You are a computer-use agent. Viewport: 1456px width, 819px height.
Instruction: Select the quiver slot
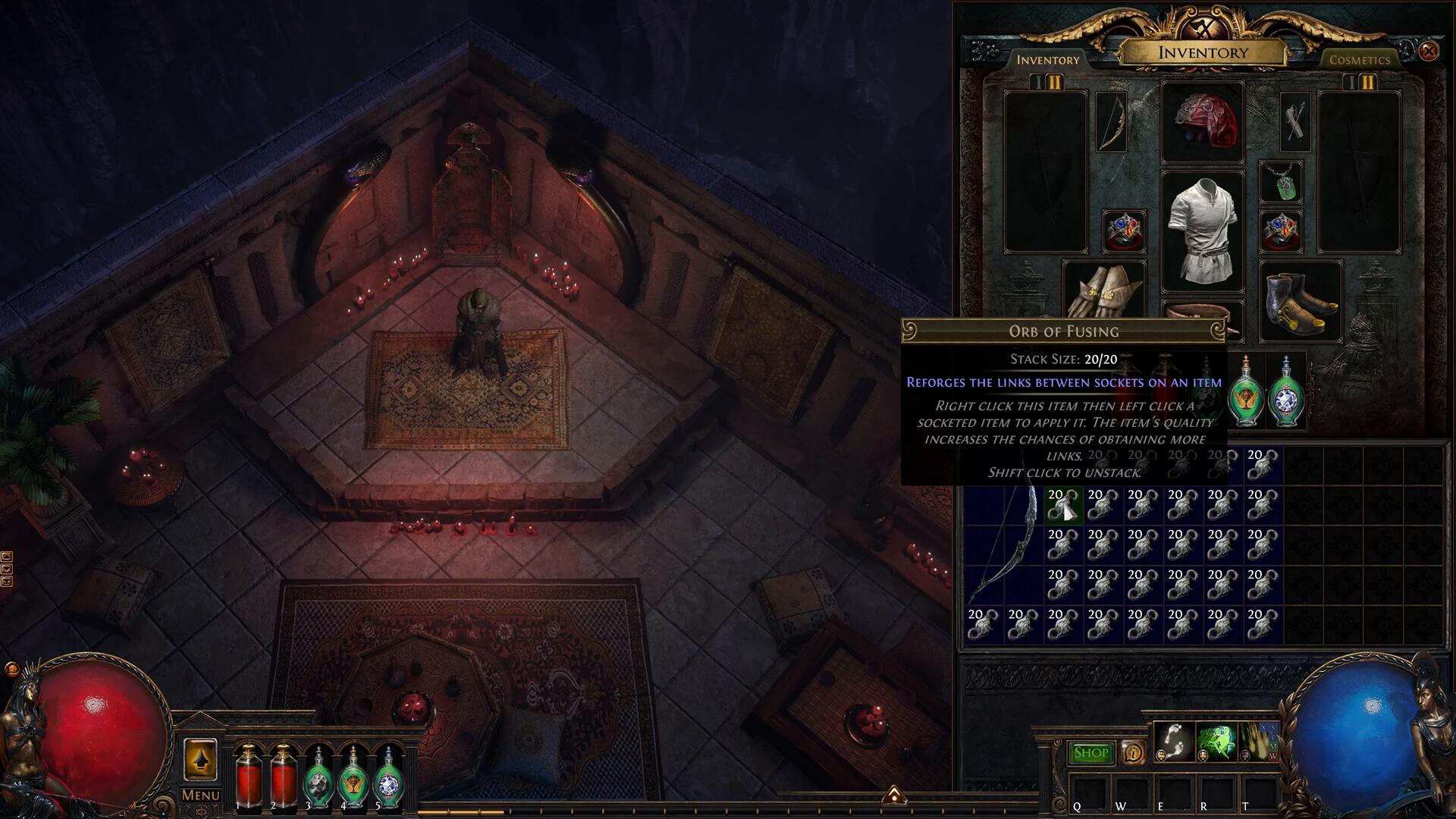point(1294,122)
